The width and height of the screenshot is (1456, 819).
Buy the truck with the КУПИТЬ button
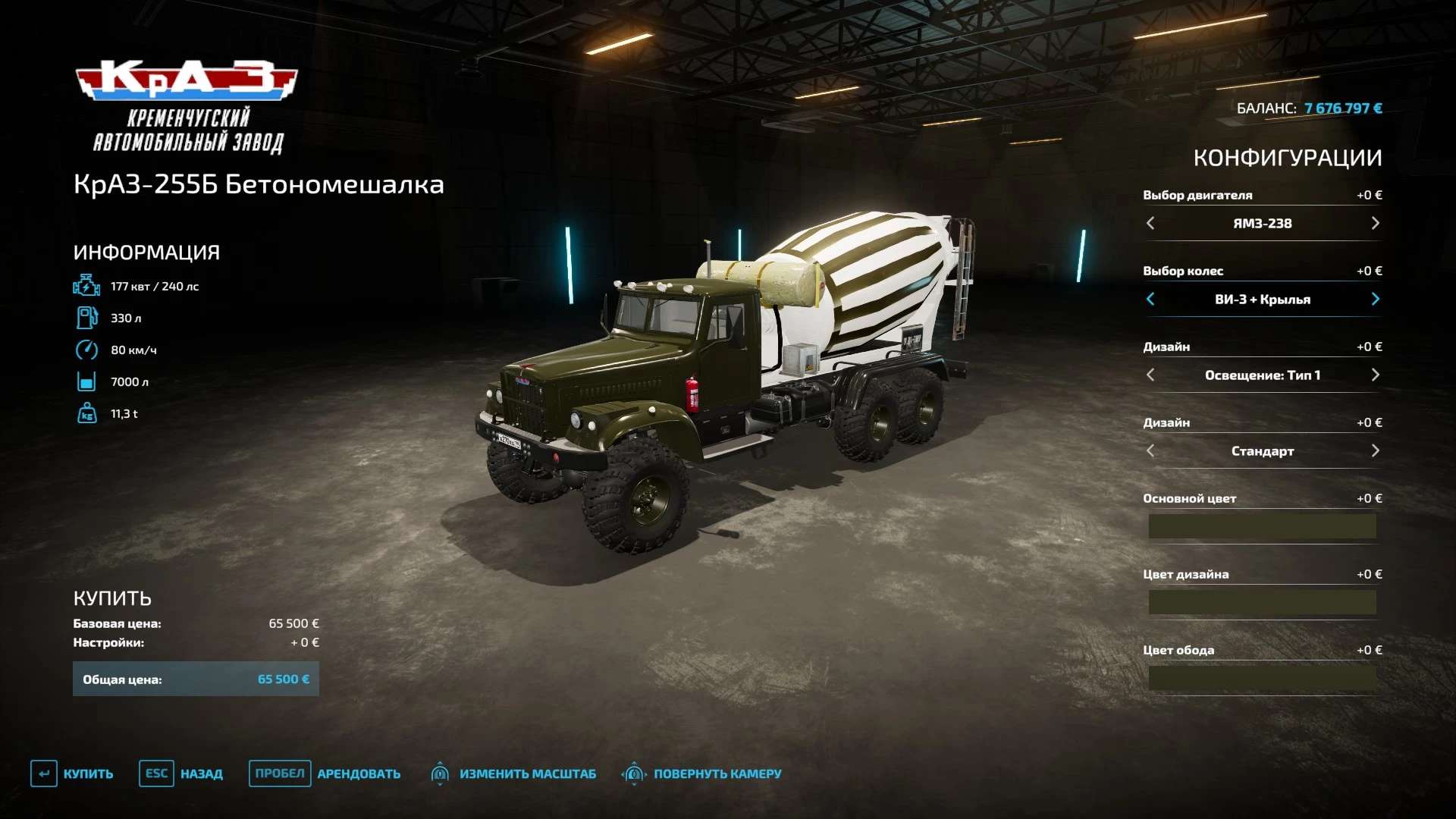(73, 773)
